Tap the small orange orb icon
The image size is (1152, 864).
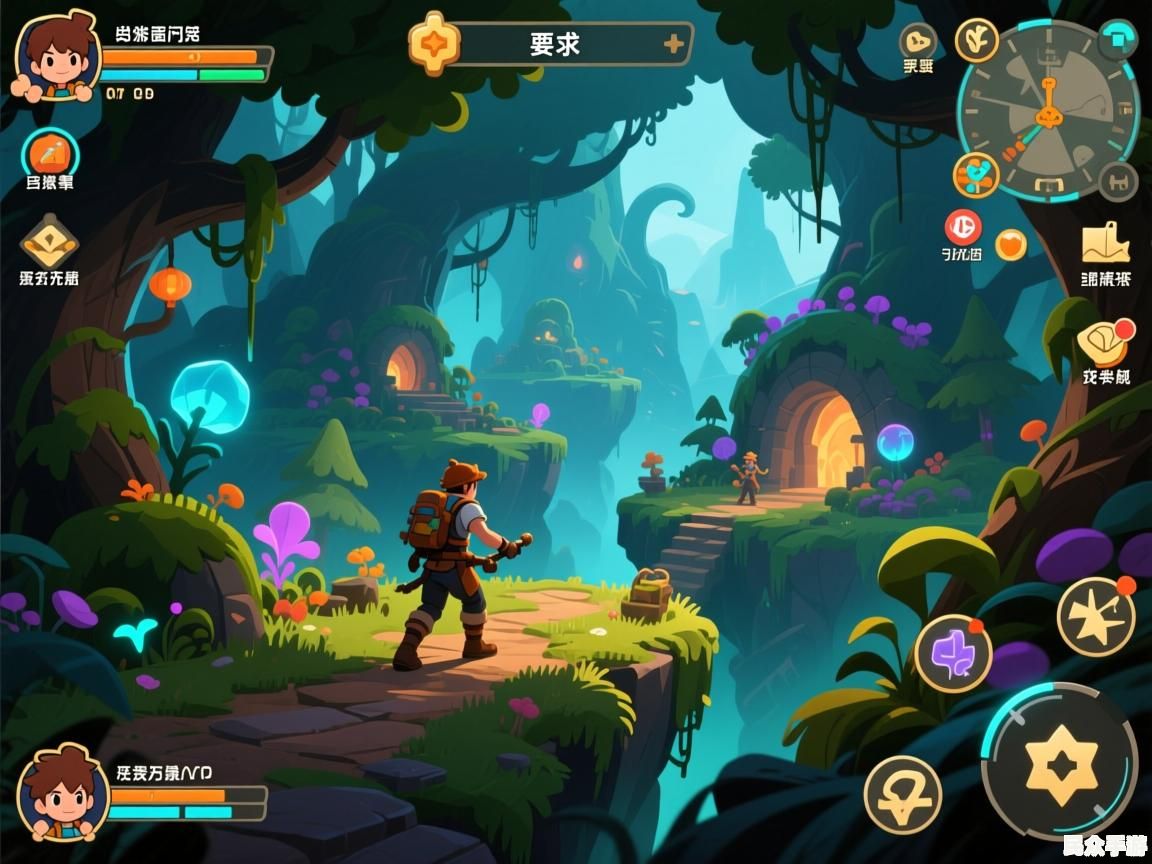click(1011, 244)
